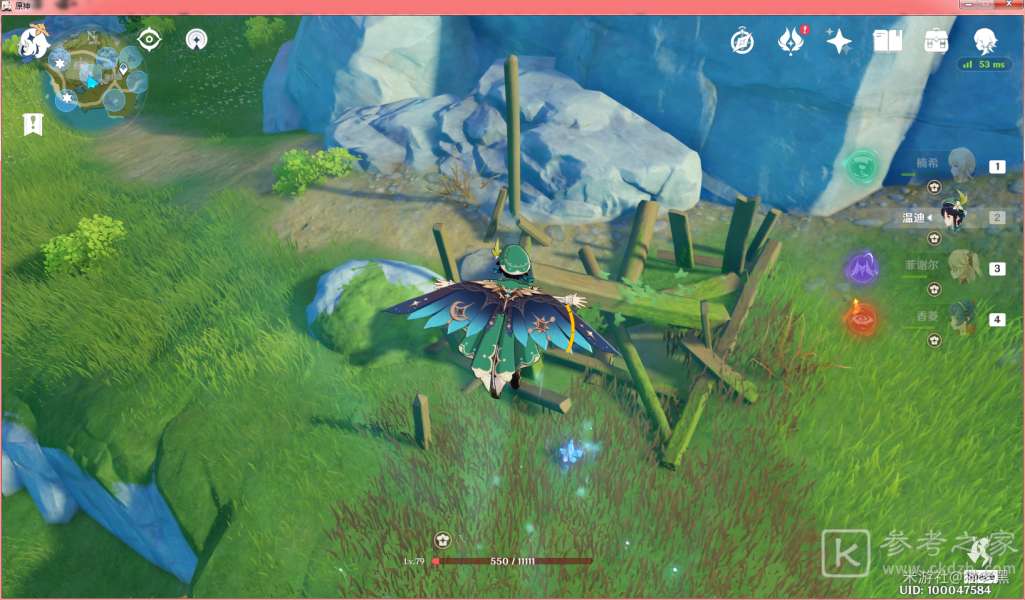Open the signal beacon icon beside the minimap
Screen dimensions: 1025x600
197,40
